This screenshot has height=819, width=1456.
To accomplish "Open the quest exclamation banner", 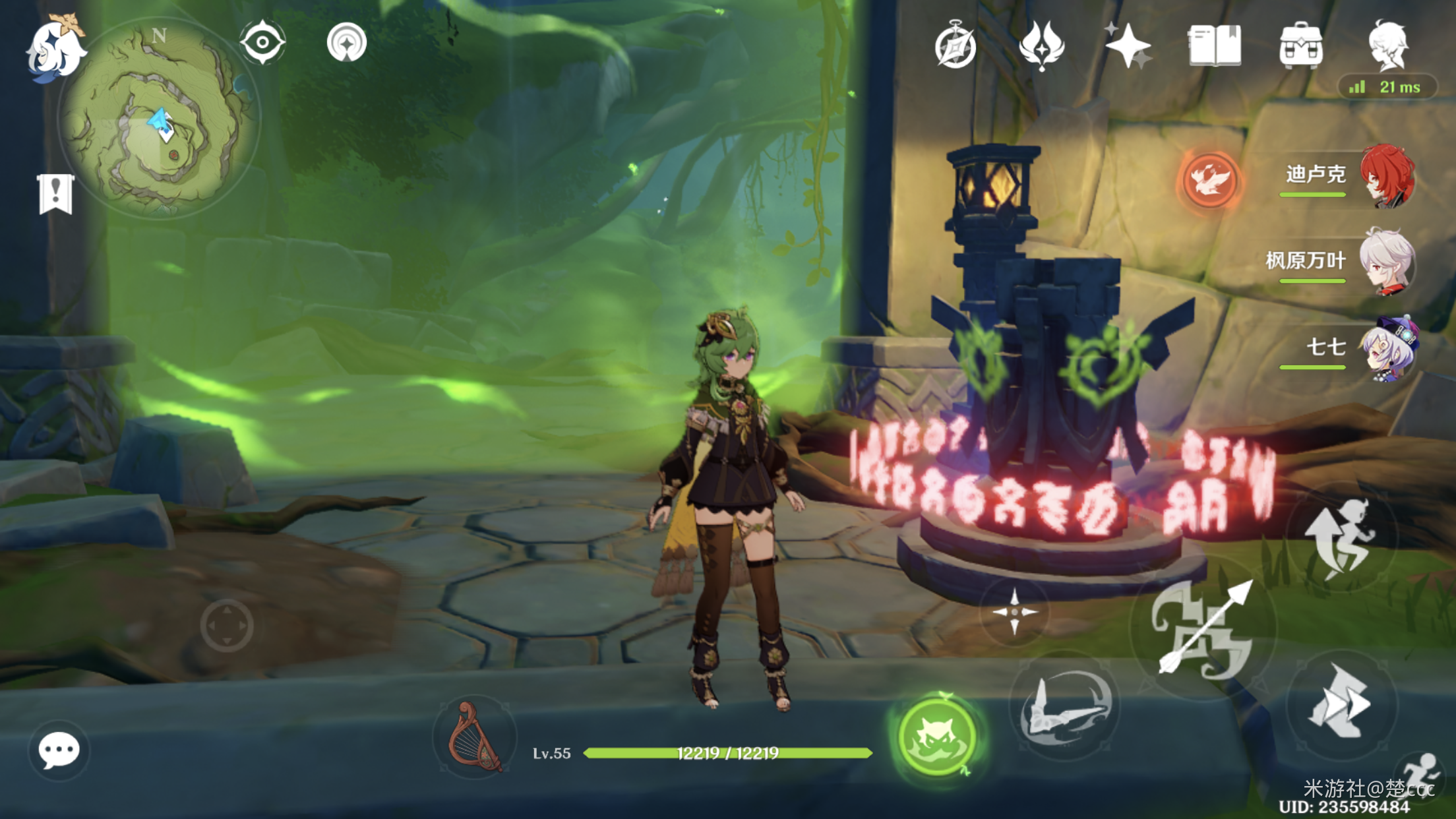I will [55, 194].
